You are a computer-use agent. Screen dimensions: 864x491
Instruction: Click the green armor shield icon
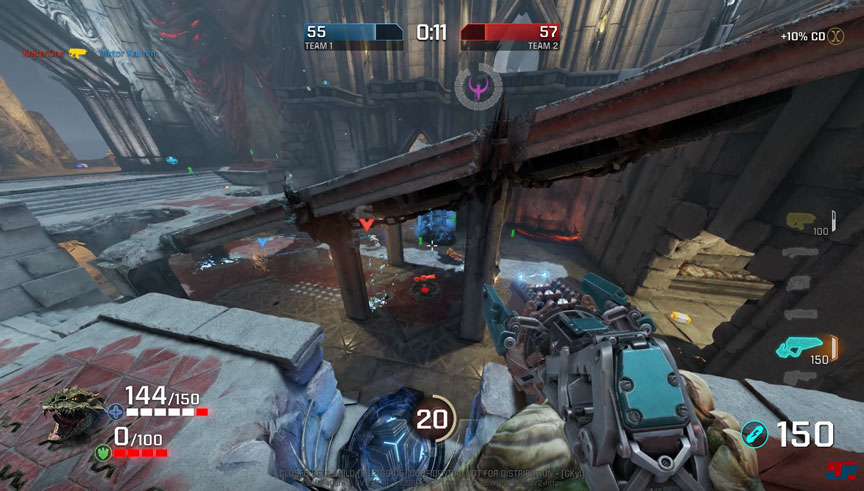102,452
